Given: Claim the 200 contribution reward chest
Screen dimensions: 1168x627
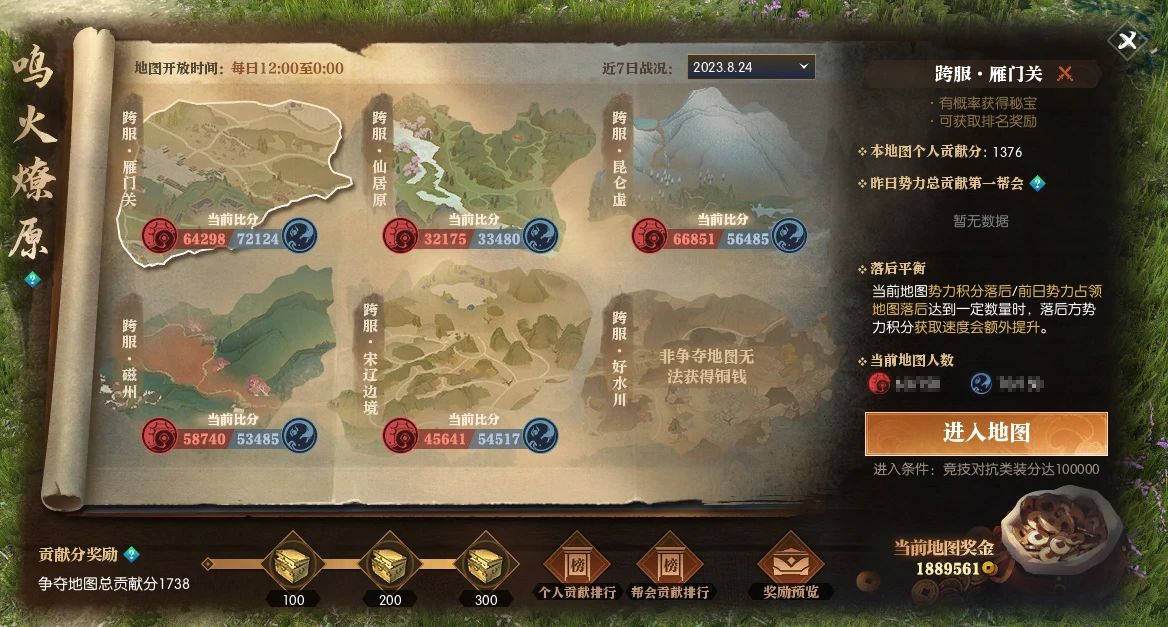Looking at the screenshot, I should [390, 567].
